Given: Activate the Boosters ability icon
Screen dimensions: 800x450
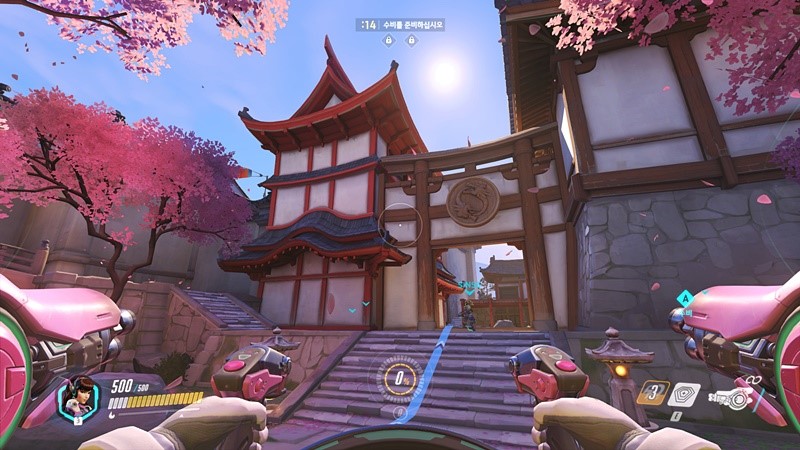Looking at the screenshot, I should (653, 393).
